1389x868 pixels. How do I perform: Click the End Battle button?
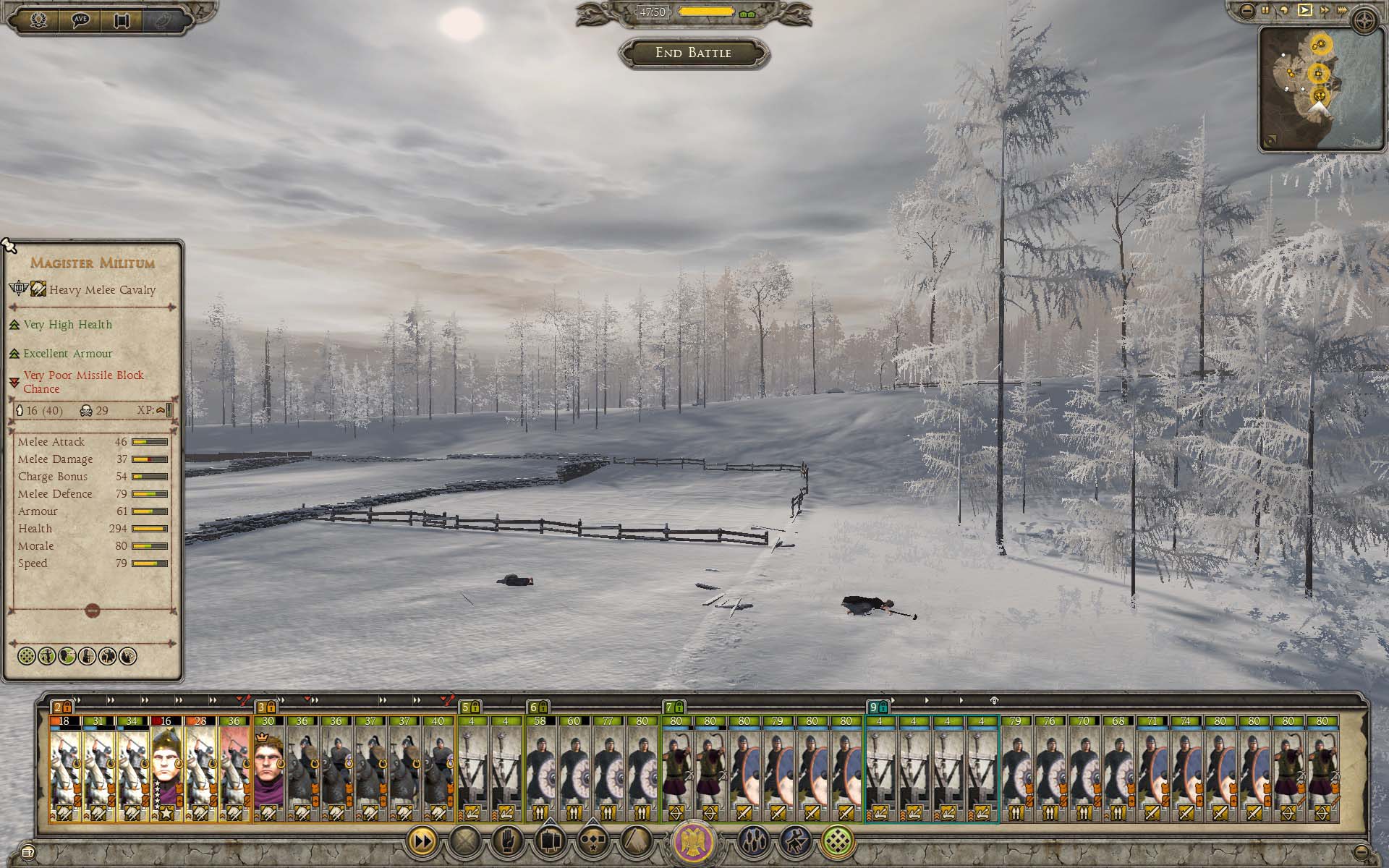693,53
